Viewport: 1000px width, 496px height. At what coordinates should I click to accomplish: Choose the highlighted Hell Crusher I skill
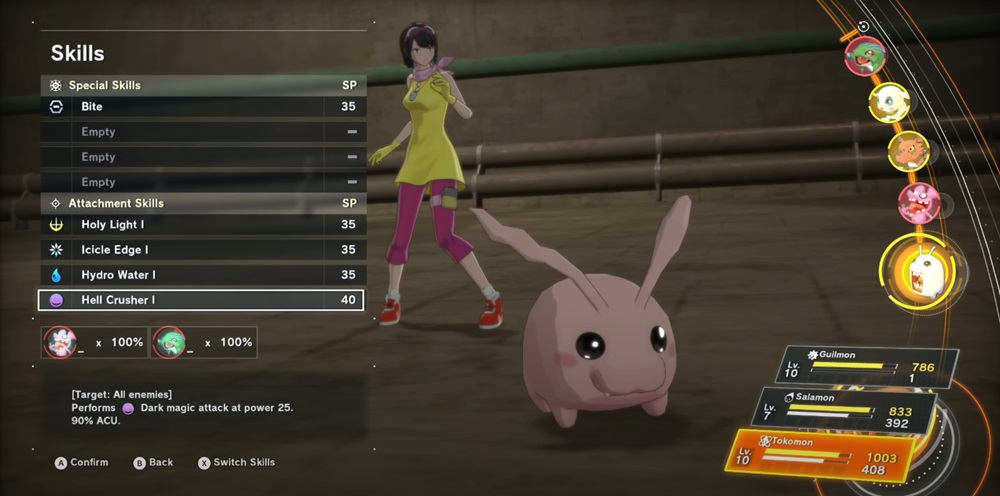point(200,300)
